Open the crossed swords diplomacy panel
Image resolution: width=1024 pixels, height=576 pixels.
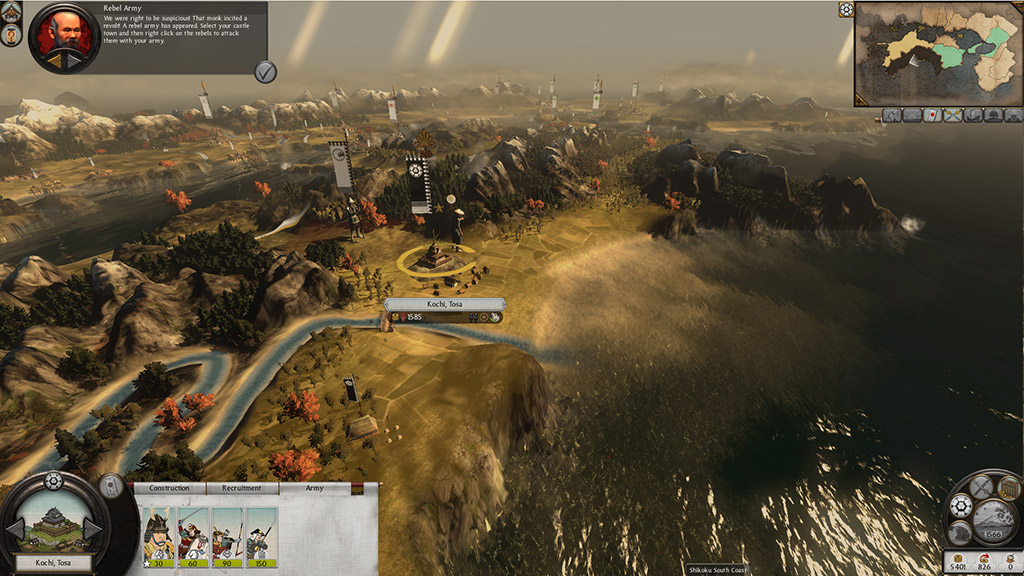[x=981, y=487]
